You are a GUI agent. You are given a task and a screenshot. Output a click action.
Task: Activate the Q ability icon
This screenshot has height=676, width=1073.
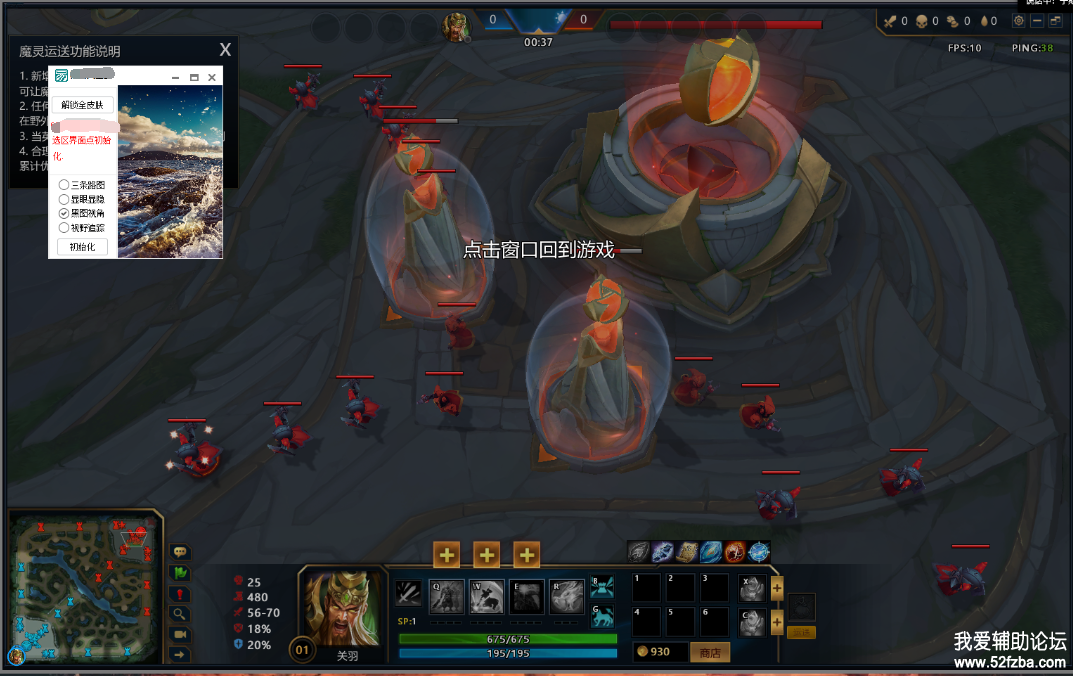click(x=446, y=596)
